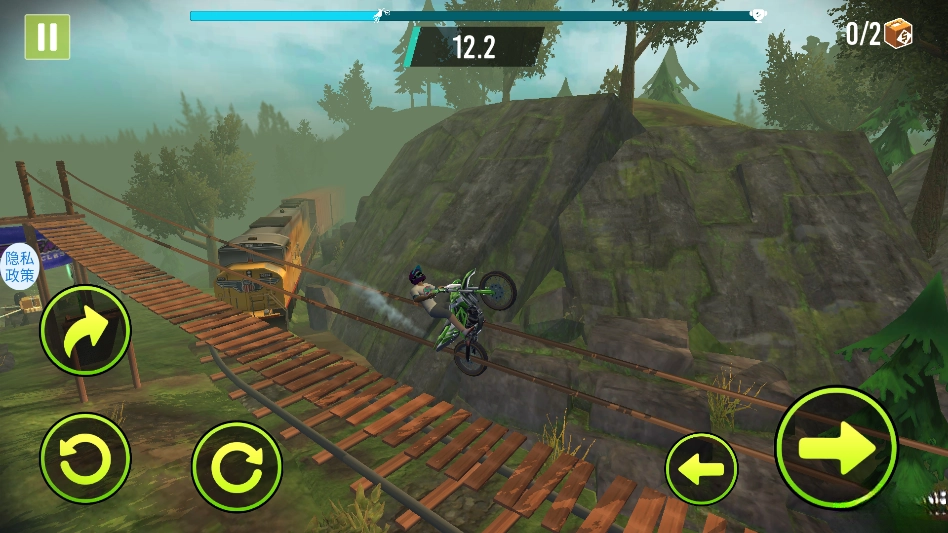Tap the large right-arrow accelerate button
Screen dimensions: 948x533
[836, 447]
